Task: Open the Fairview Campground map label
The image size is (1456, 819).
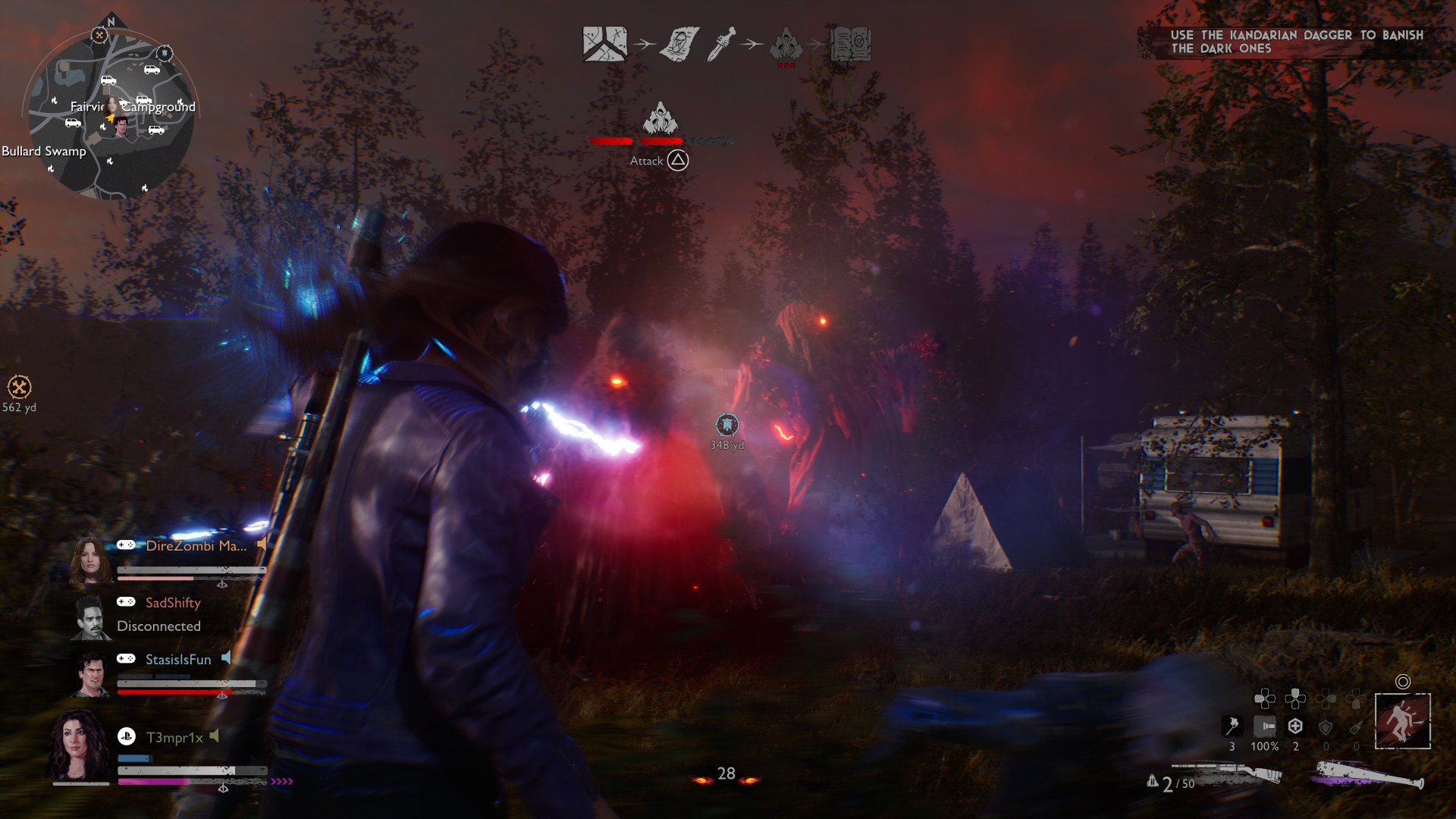Action: click(135, 108)
